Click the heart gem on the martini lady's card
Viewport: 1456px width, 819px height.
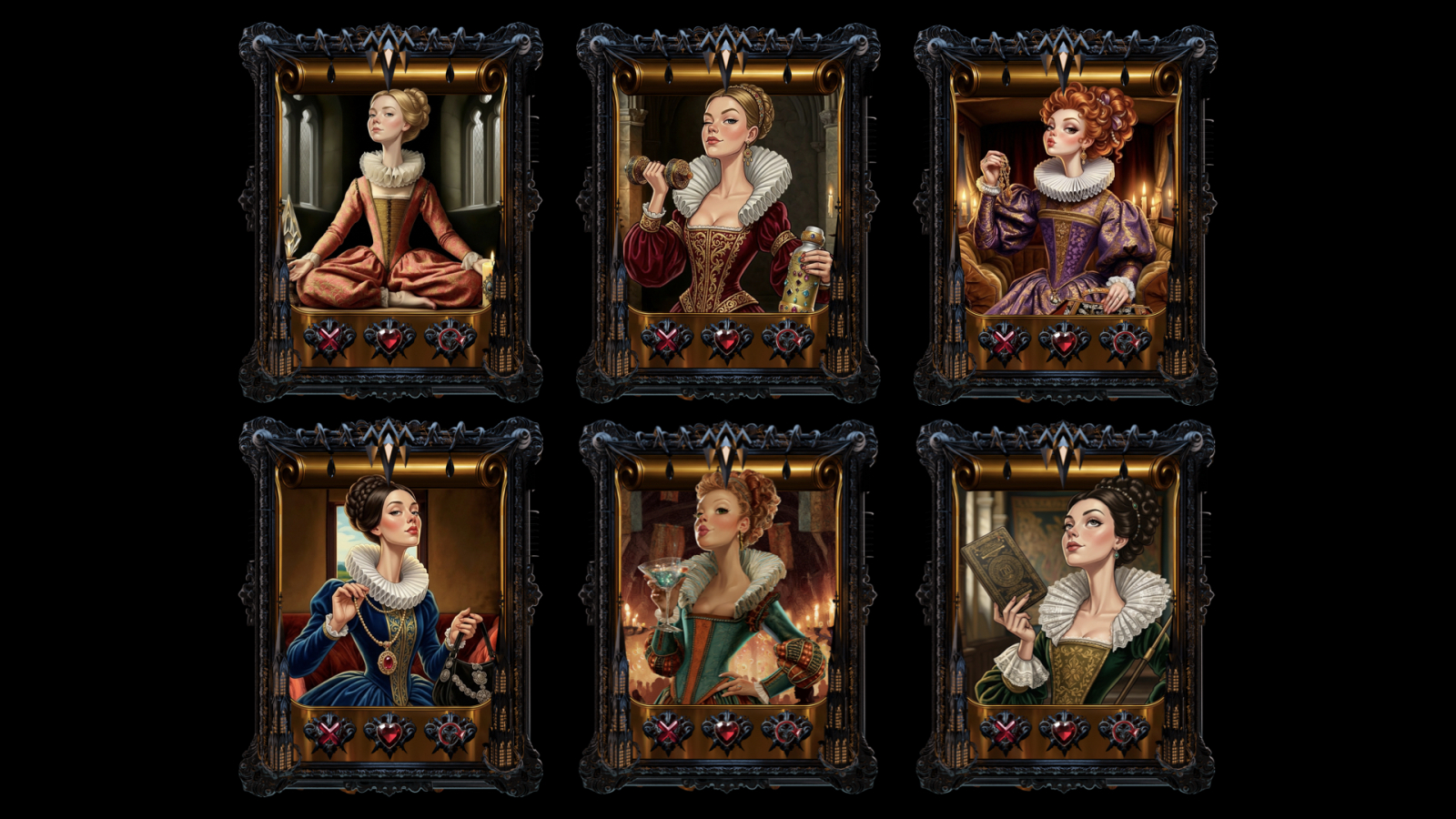coord(727,731)
